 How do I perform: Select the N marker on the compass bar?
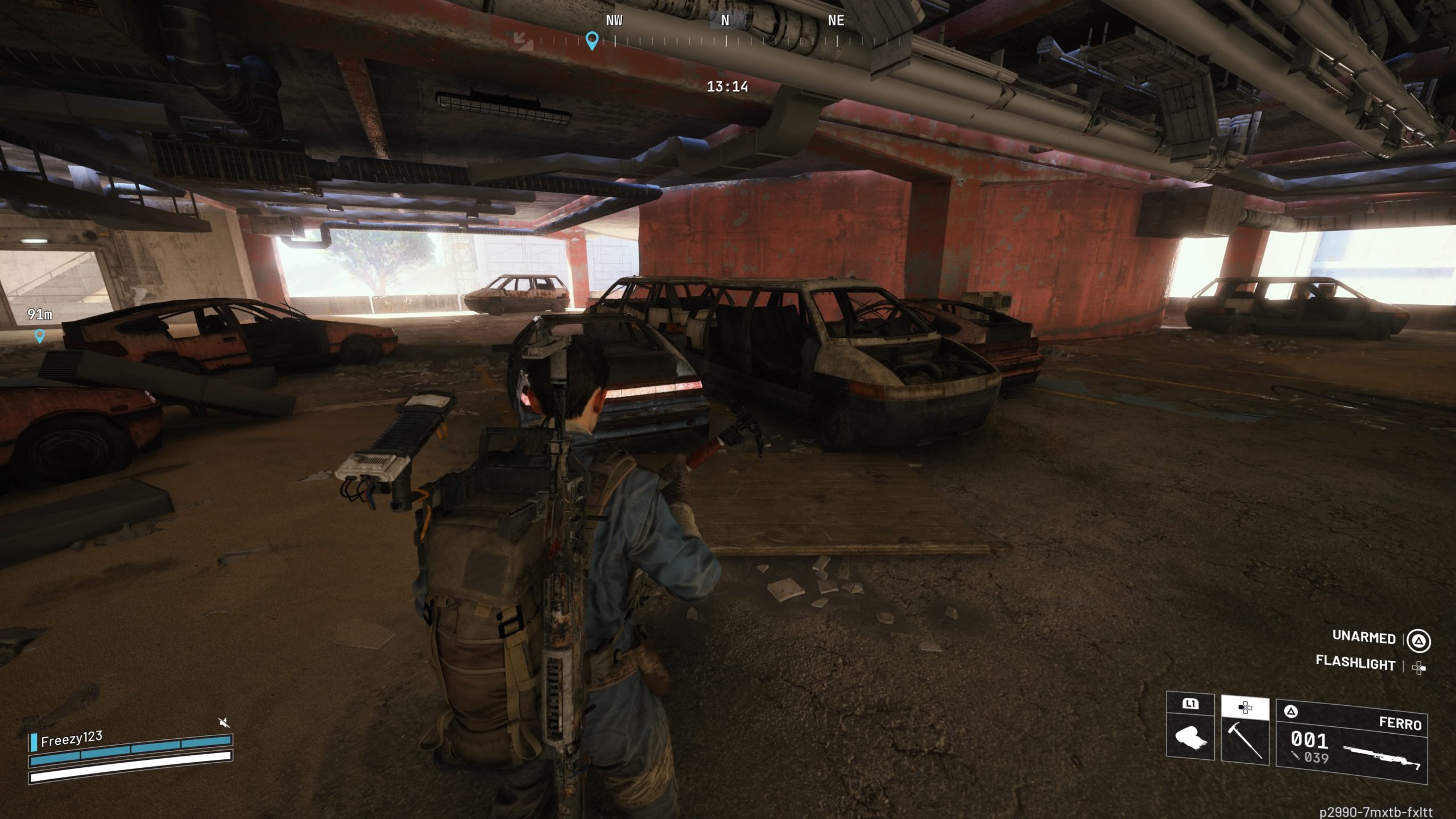click(726, 21)
